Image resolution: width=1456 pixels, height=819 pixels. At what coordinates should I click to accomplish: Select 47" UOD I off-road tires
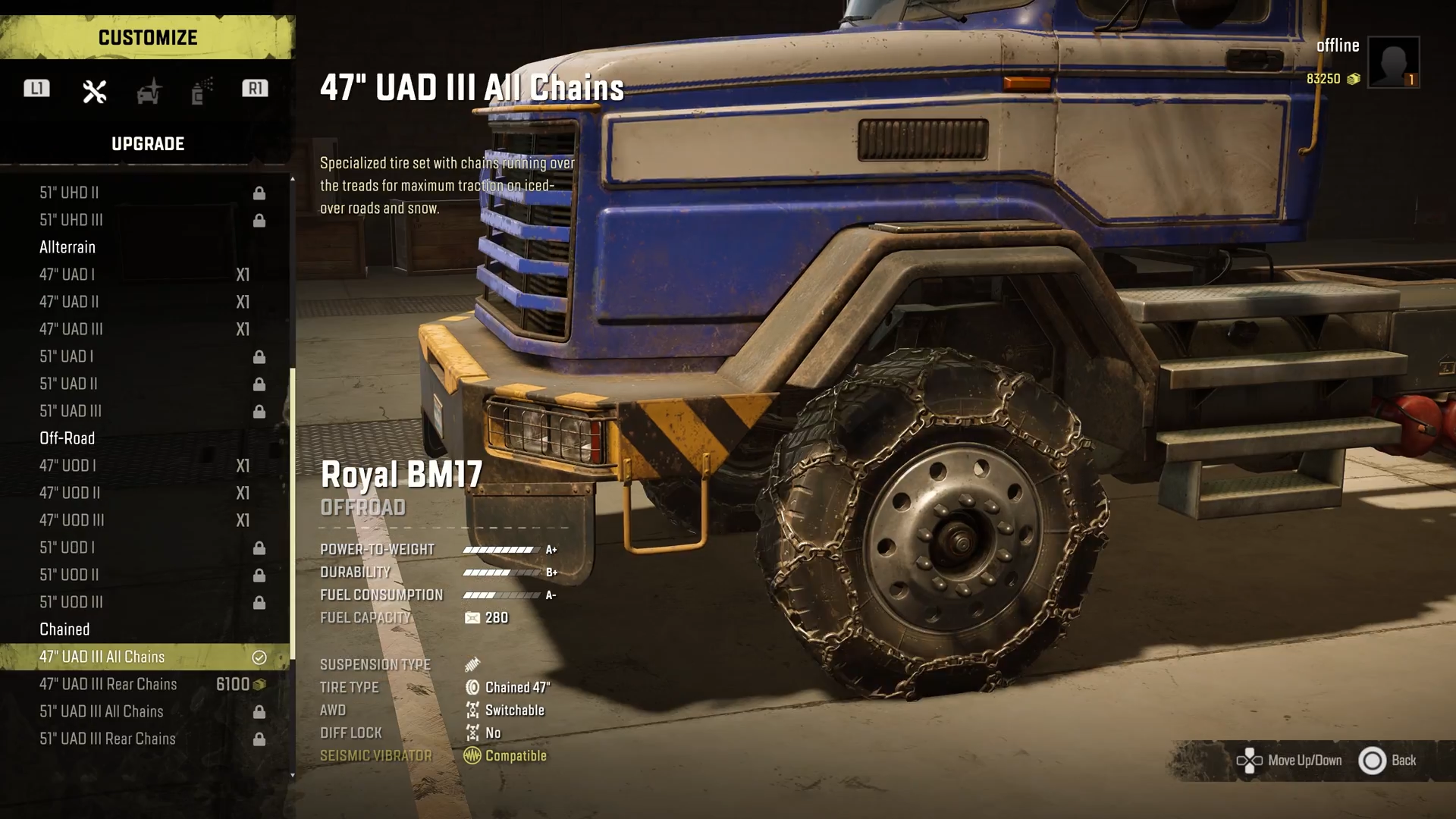tap(144, 466)
